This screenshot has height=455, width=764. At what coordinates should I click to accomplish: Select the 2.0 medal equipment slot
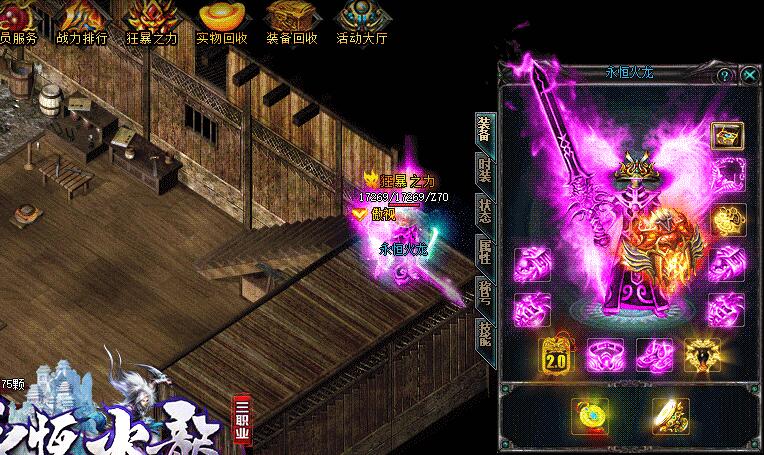click(x=556, y=354)
